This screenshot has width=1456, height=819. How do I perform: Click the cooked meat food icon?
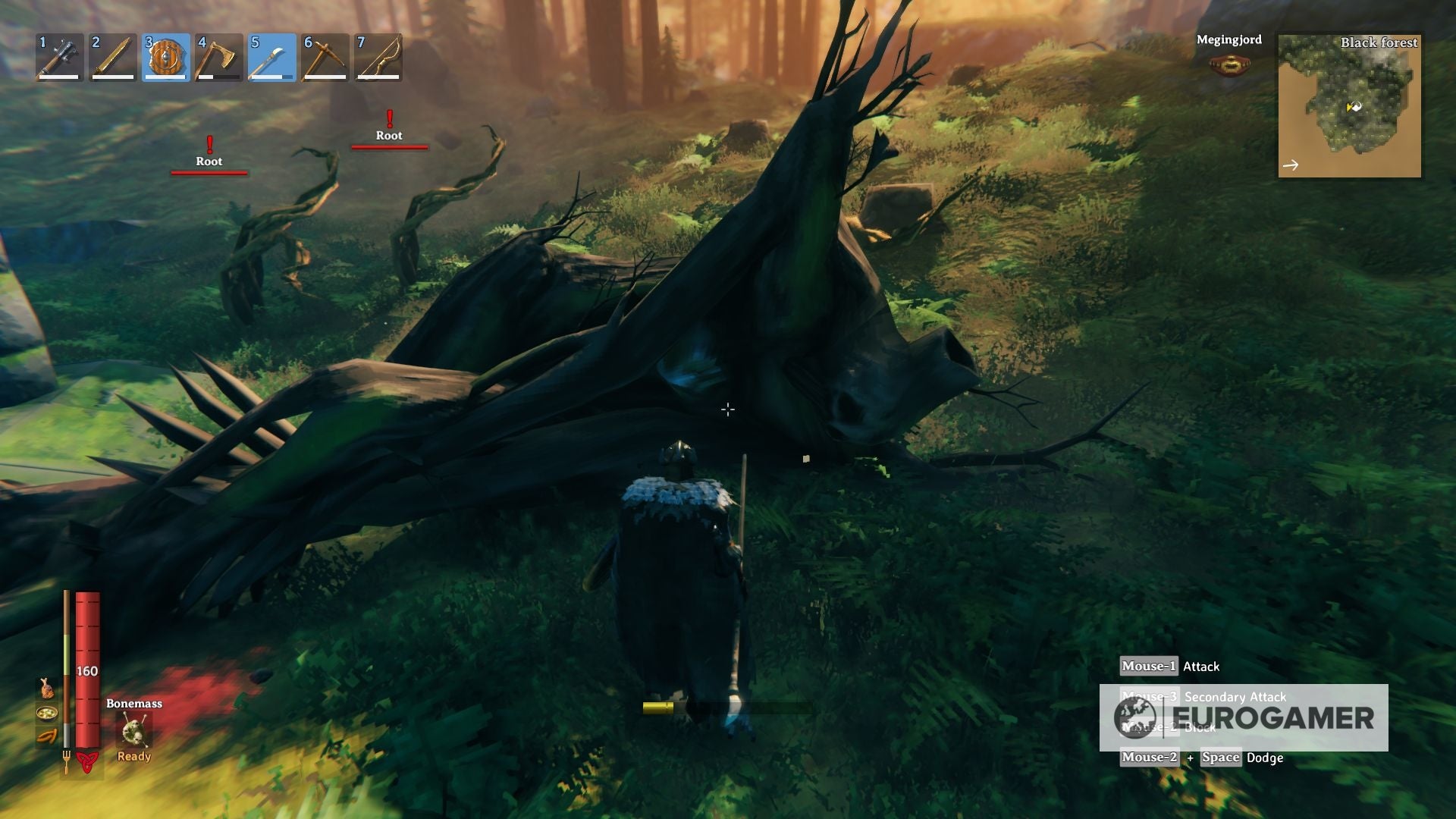click(47, 688)
